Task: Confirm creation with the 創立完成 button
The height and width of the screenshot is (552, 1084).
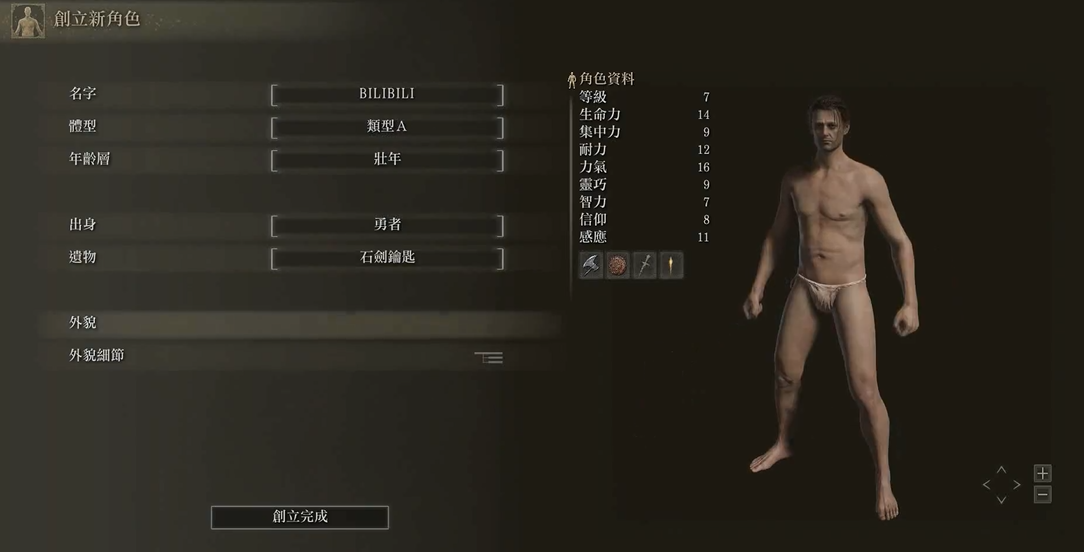Action: 300,517
